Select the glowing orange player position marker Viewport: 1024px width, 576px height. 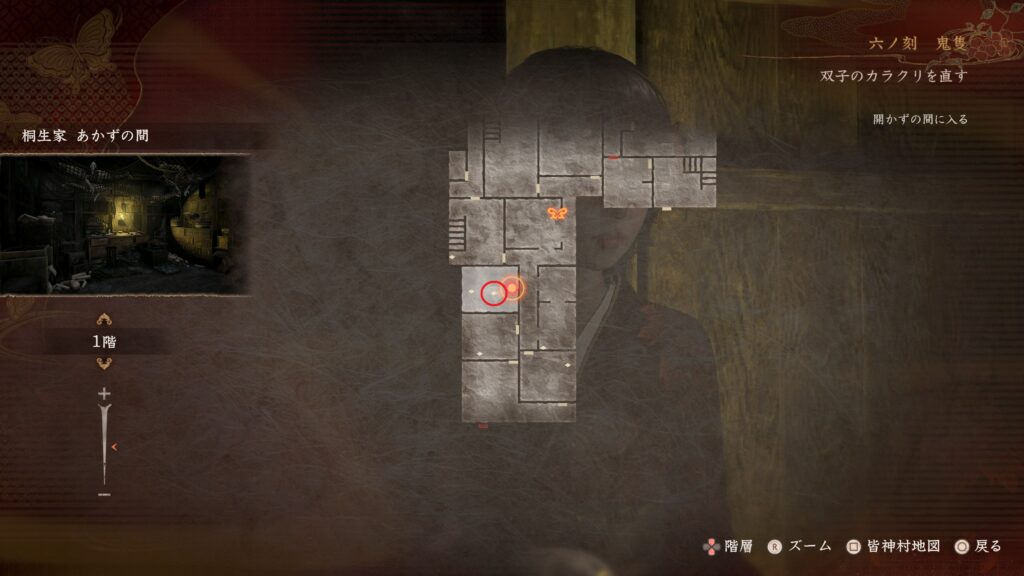[x=512, y=289]
